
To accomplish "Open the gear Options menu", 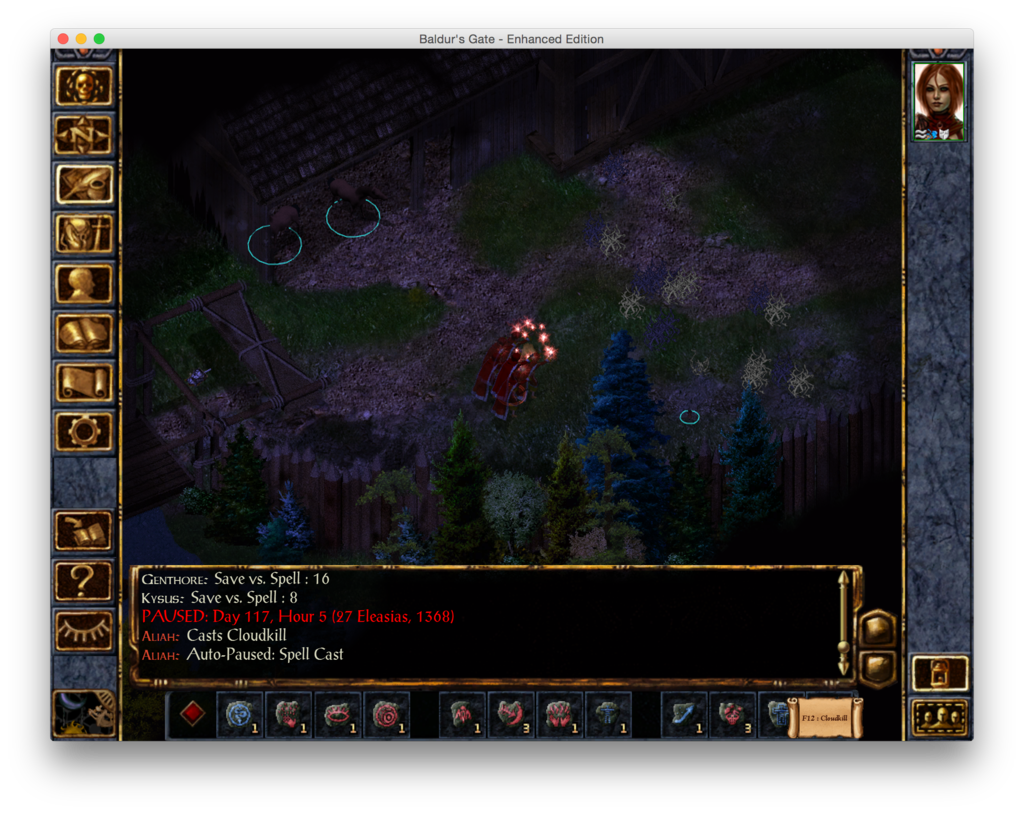I will click(x=84, y=431).
